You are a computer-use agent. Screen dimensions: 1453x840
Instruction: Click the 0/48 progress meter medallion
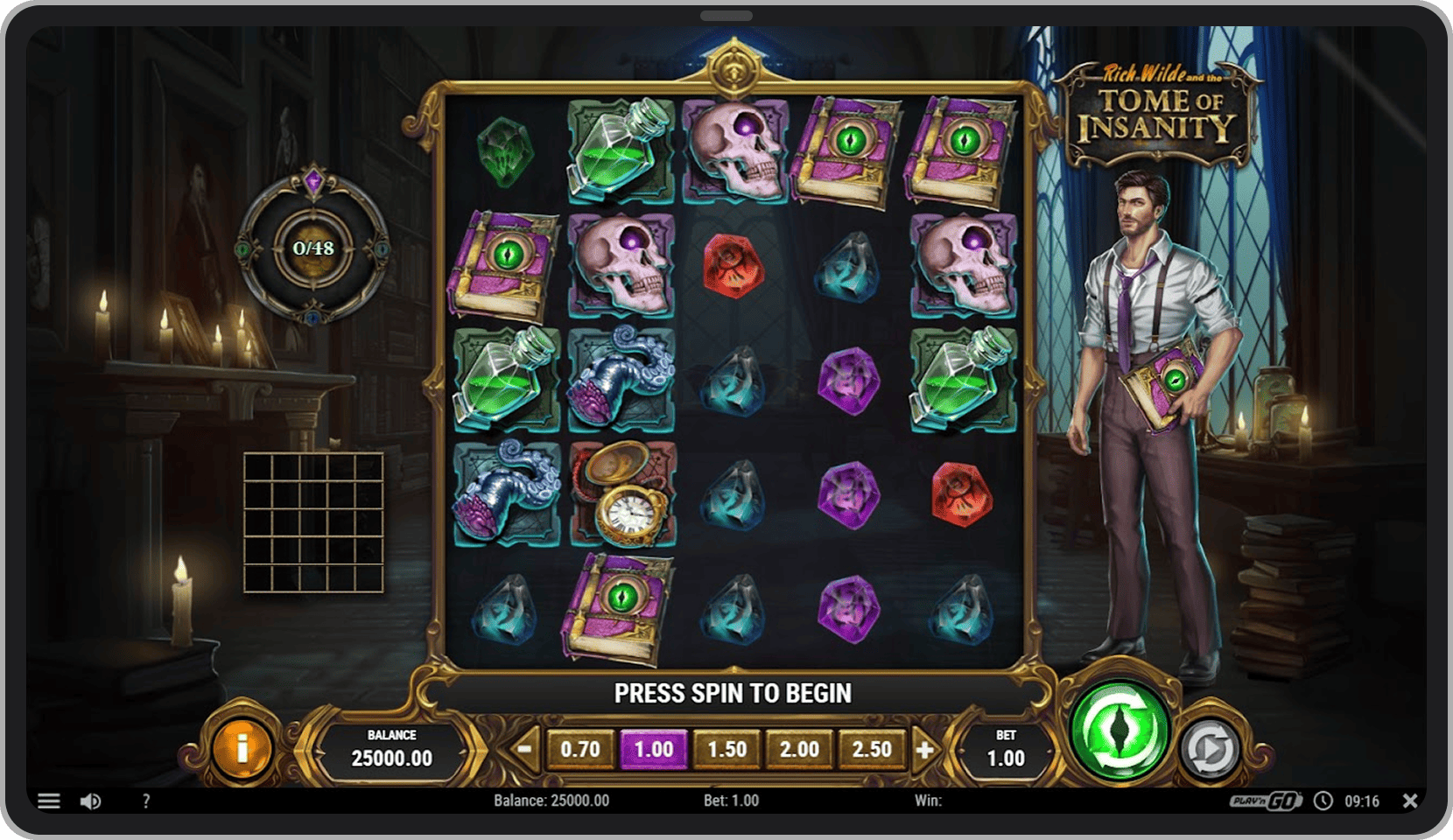(315, 249)
